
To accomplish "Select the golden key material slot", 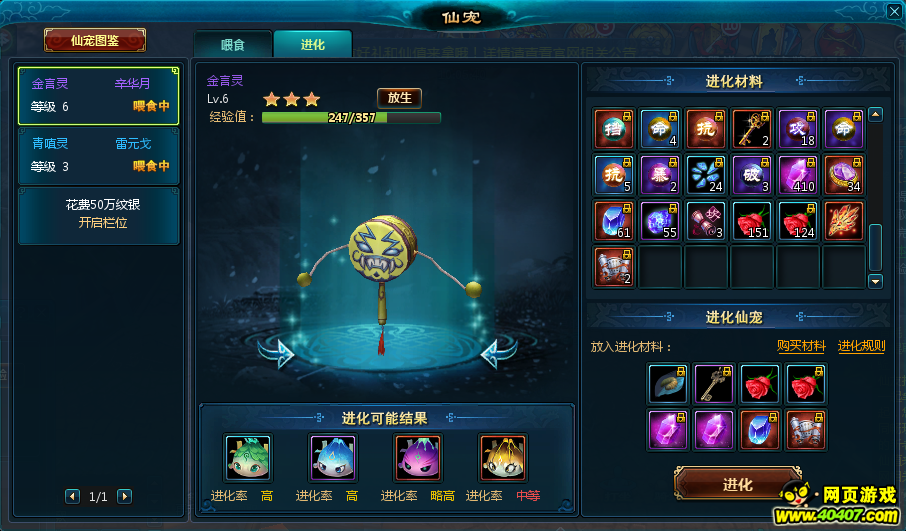I will click(752, 129).
